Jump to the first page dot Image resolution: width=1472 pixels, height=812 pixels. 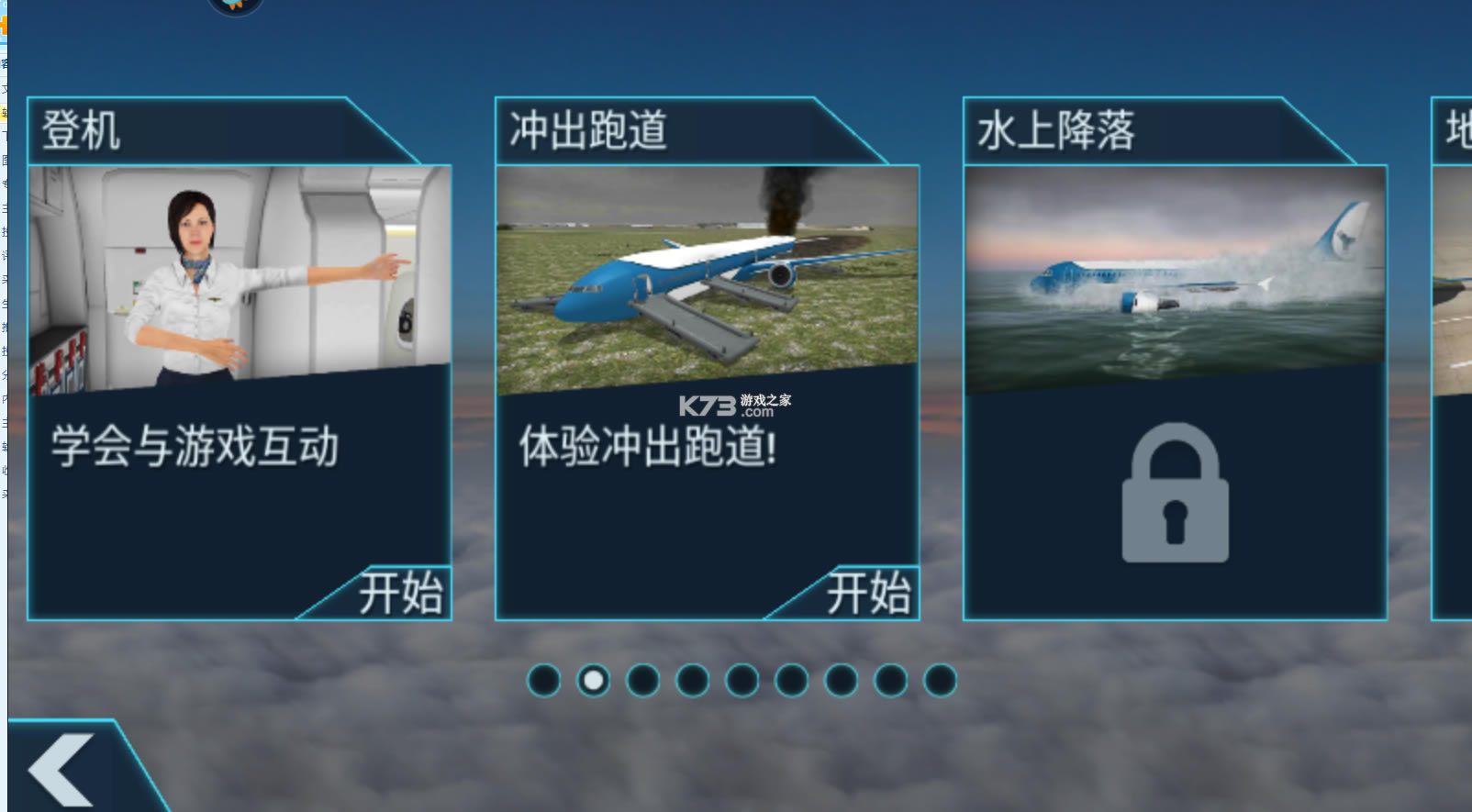pos(544,681)
